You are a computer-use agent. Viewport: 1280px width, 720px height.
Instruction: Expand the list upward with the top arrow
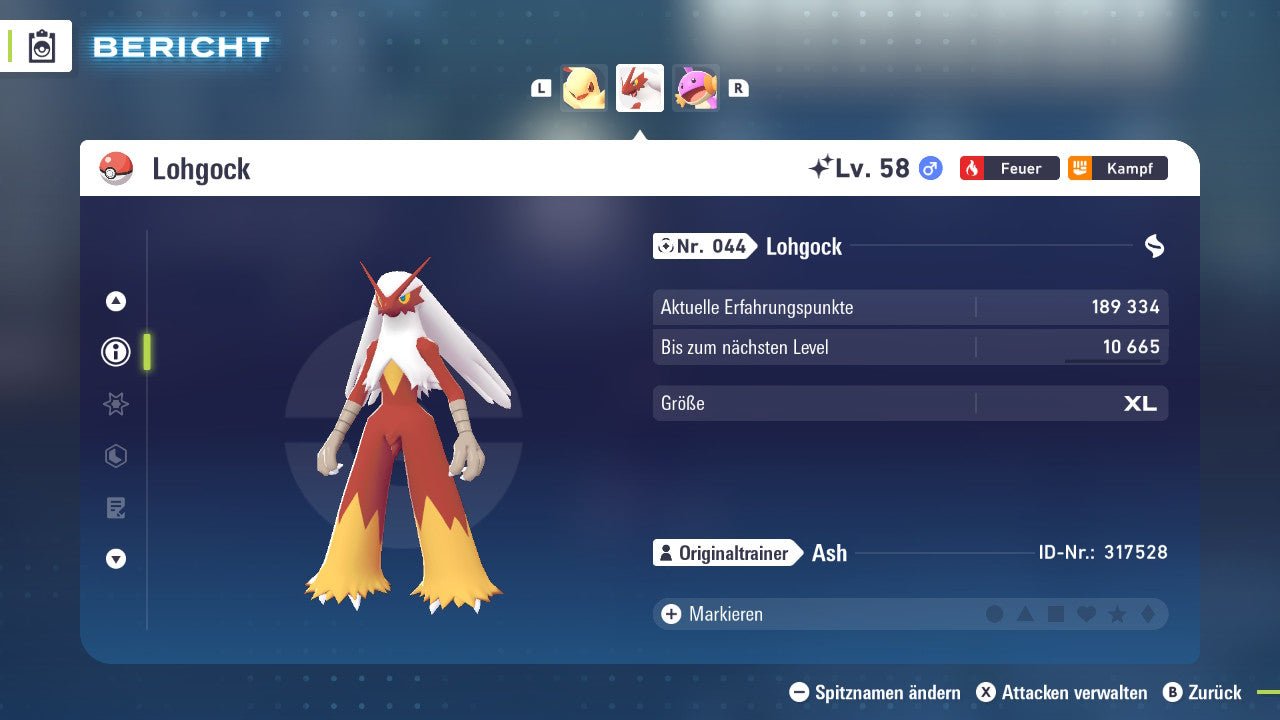pyautogui.click(x=115, y=300)
